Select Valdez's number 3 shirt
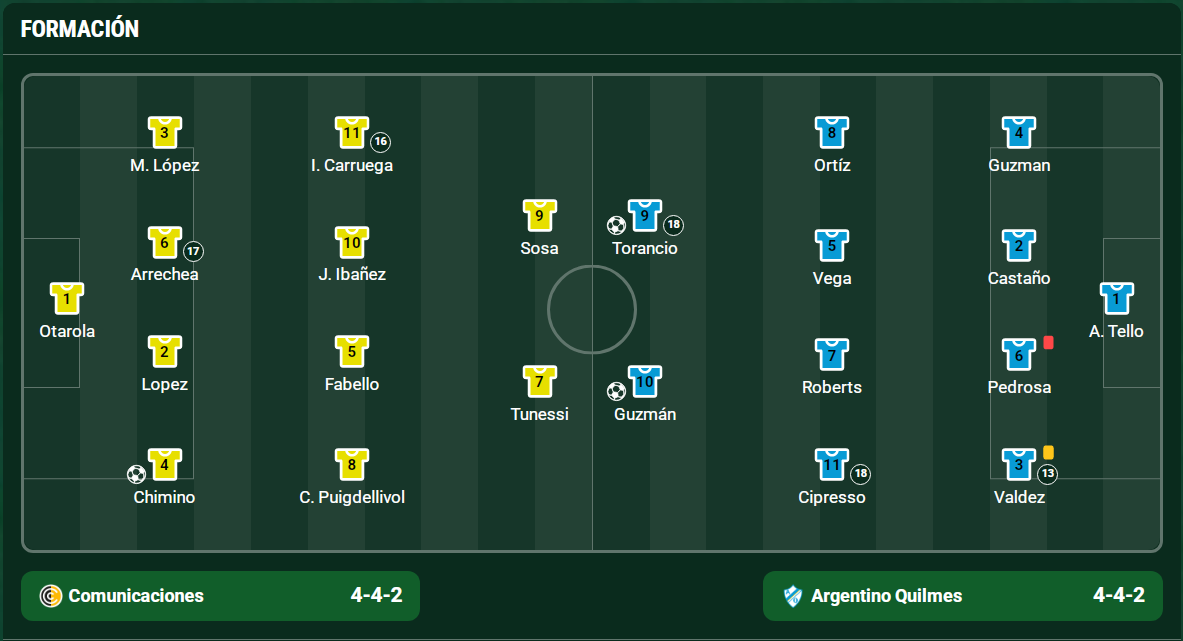This screenshot has width=1183, height=641. (x=1019, y=465)
